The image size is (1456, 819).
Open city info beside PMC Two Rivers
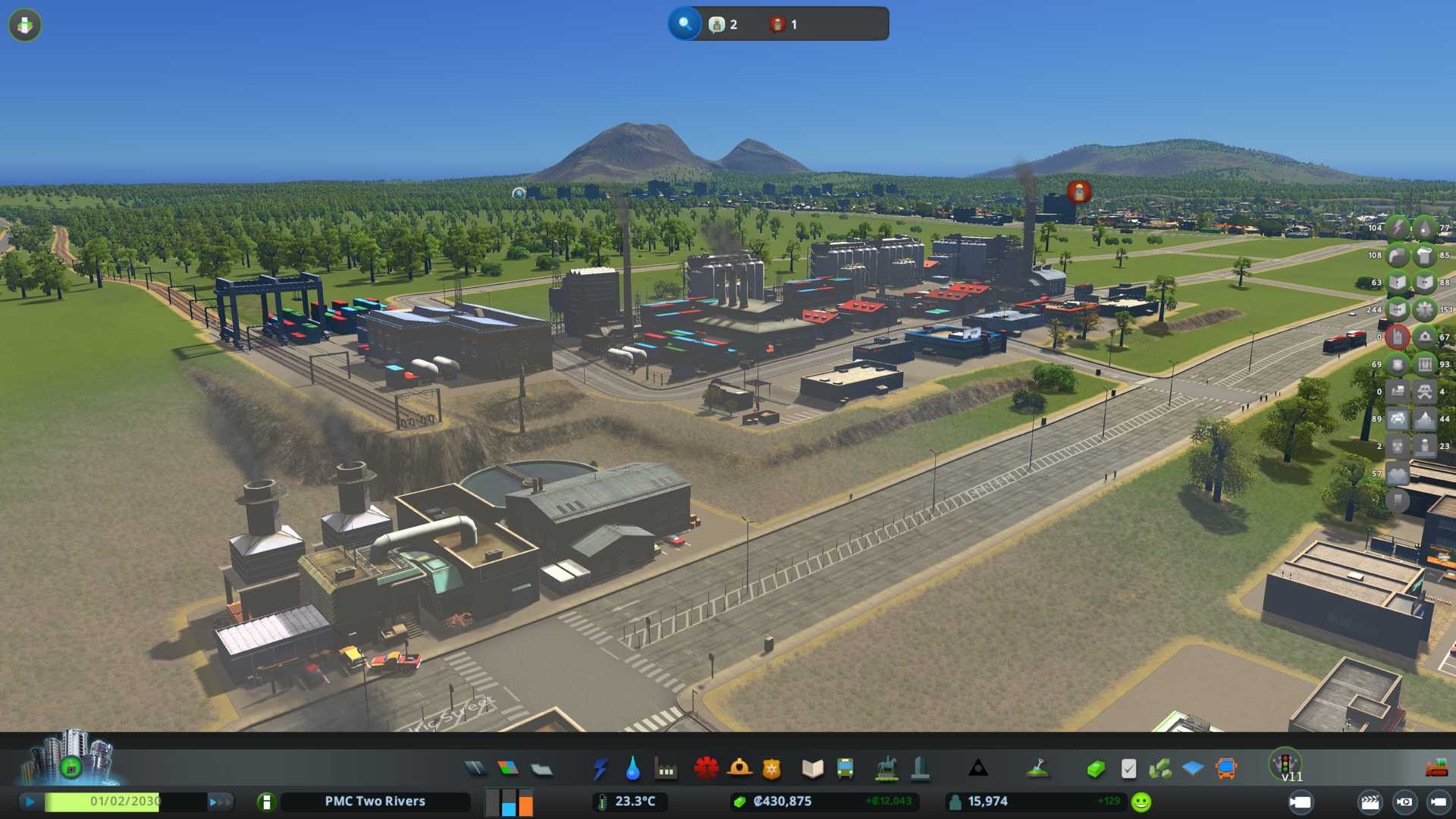pyautogui.click(x=266, y=802)
